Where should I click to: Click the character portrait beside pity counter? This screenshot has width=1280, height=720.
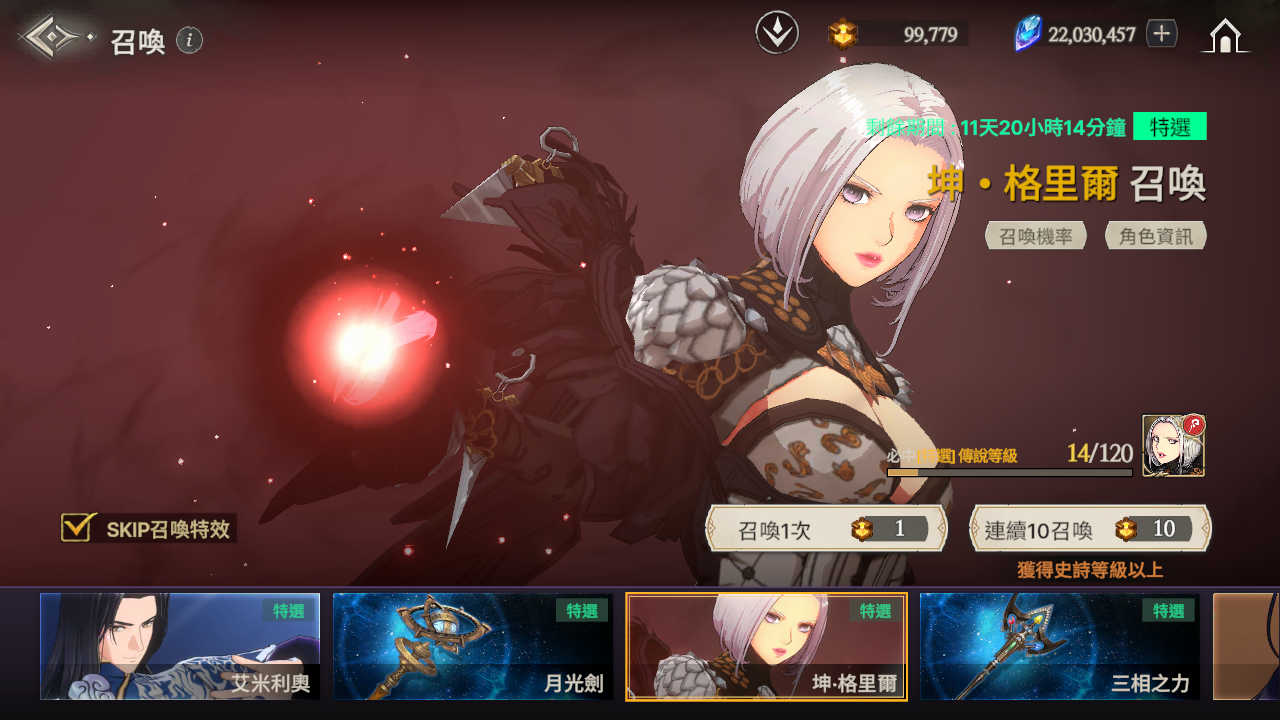click(1173, 446)
